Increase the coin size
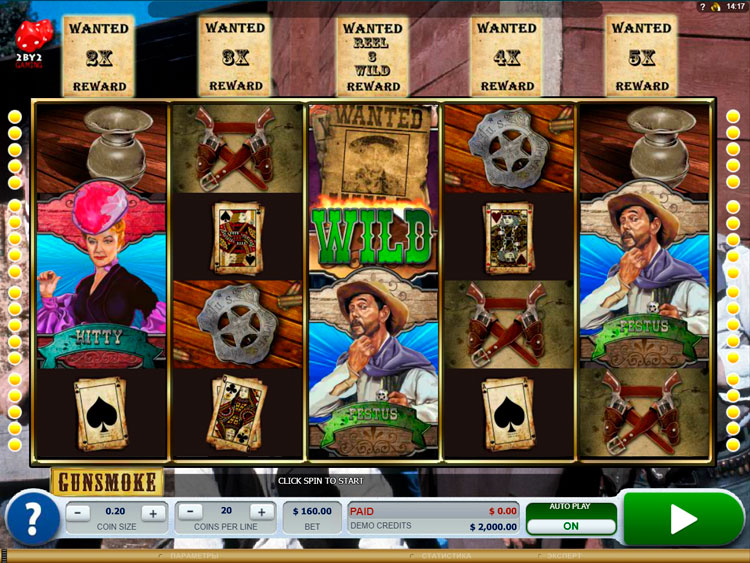The height and width of the screenshot is (563, 750). [152, 513]
